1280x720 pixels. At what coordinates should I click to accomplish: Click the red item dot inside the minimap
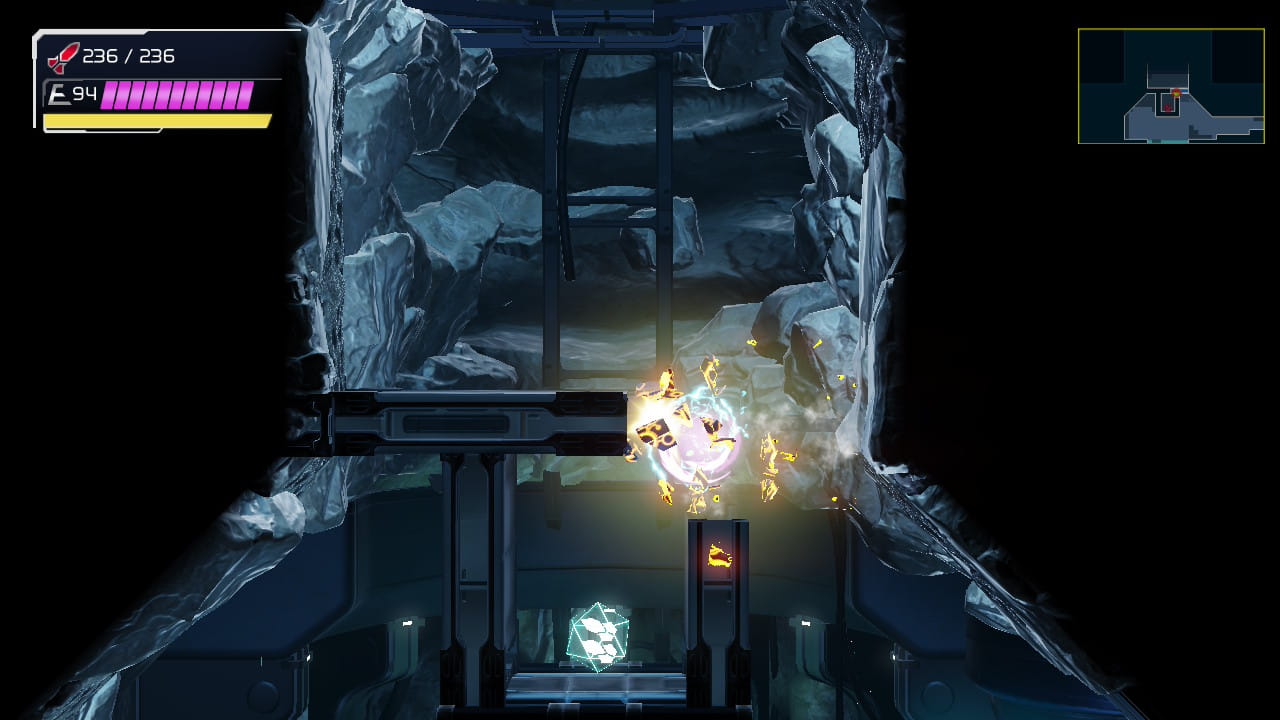point(1168,108)
